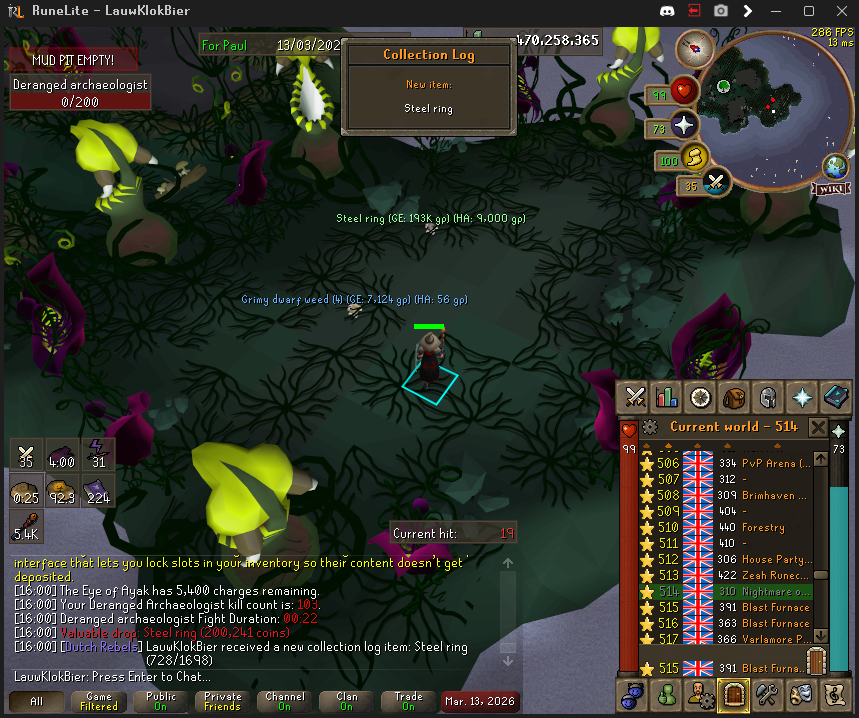Open the music player tab
This screenshot has width=859, height=718.
(834, 693)
